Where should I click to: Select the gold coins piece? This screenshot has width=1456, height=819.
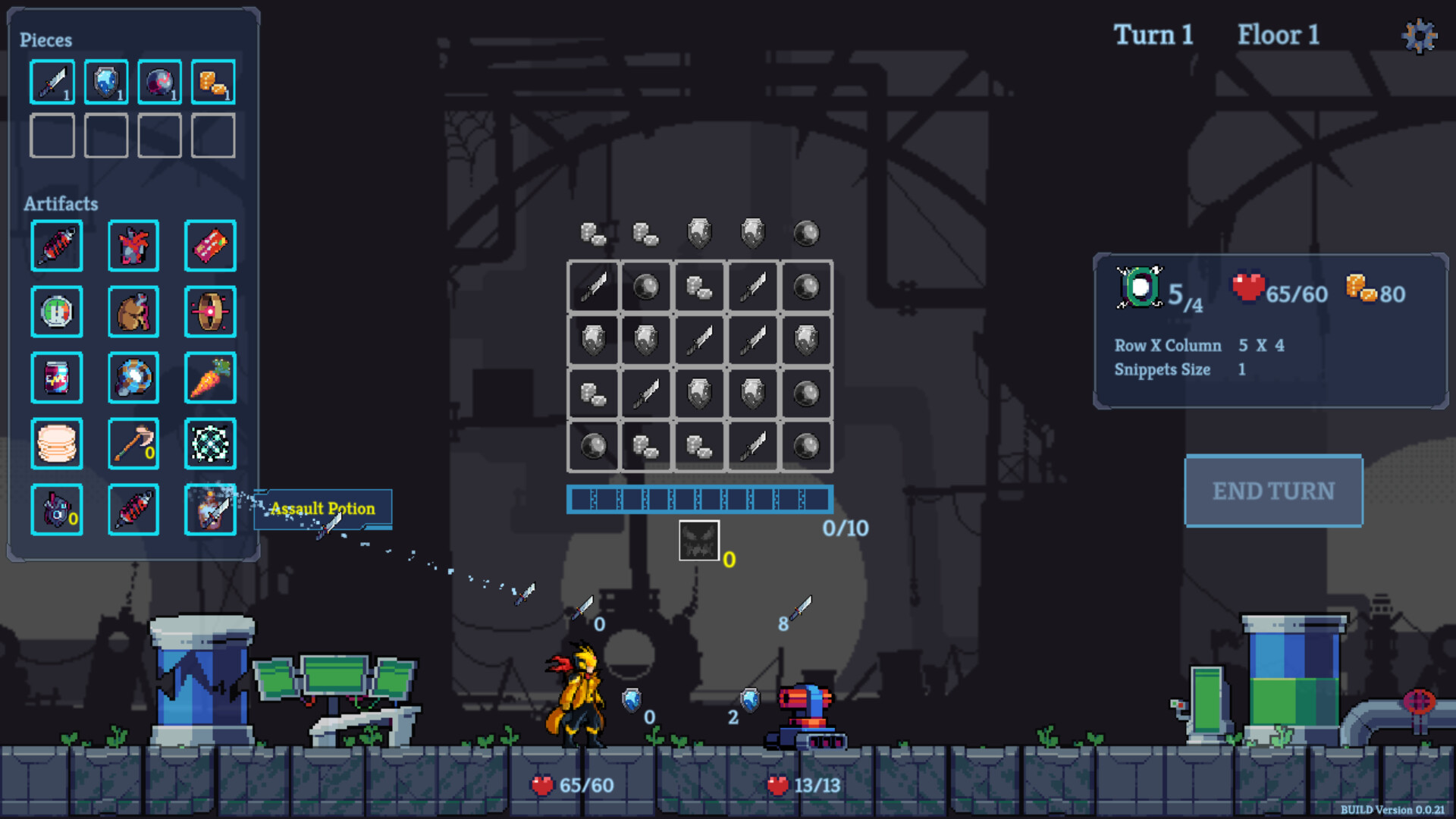(x=212, y=81)
